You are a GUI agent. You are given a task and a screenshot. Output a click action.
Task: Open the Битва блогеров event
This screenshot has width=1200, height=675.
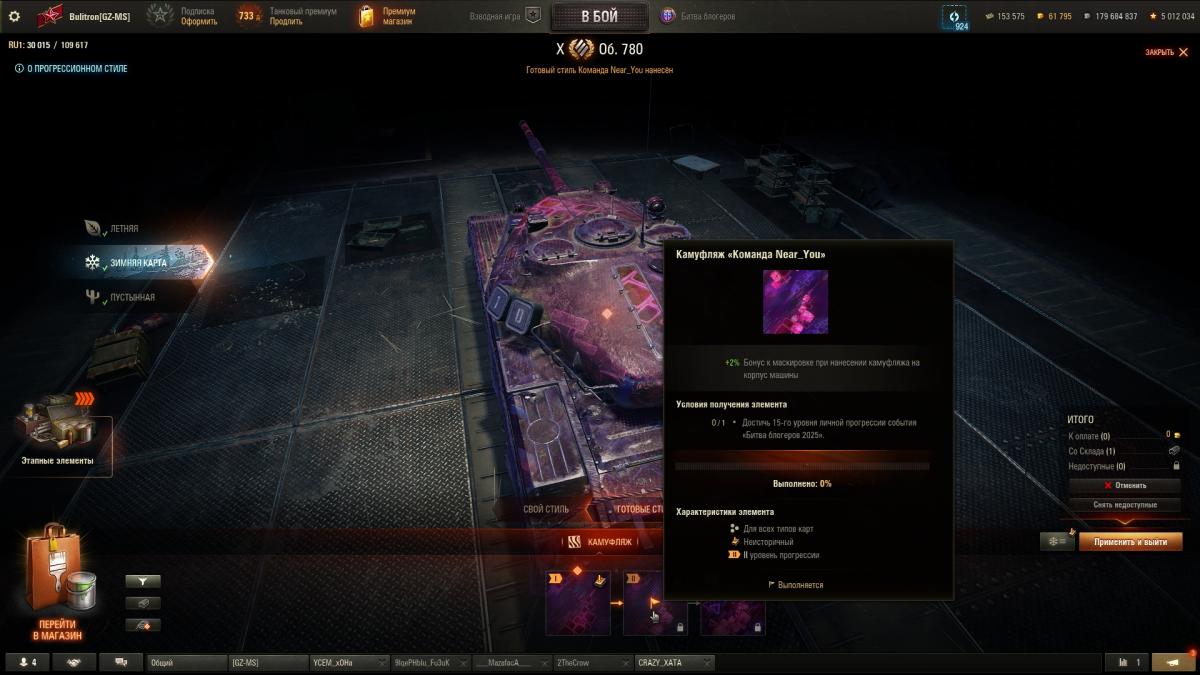click(x=698, y=16)
